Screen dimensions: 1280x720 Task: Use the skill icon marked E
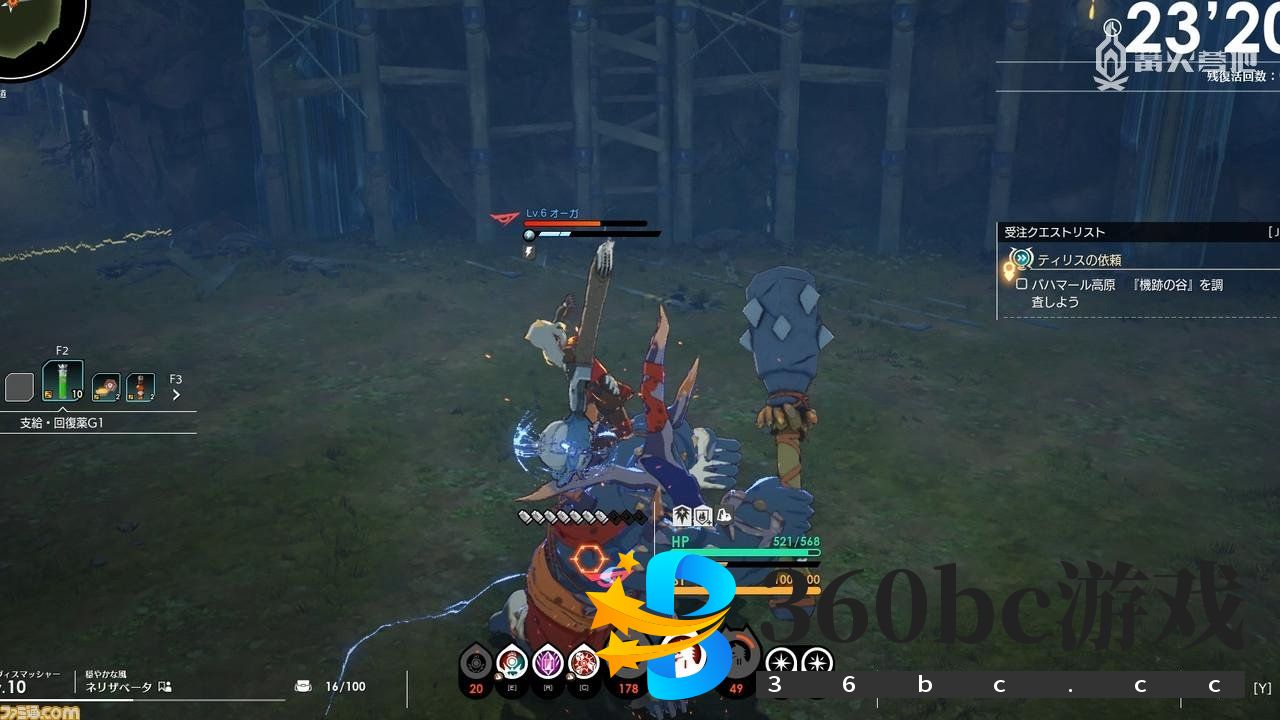point(512,662)
